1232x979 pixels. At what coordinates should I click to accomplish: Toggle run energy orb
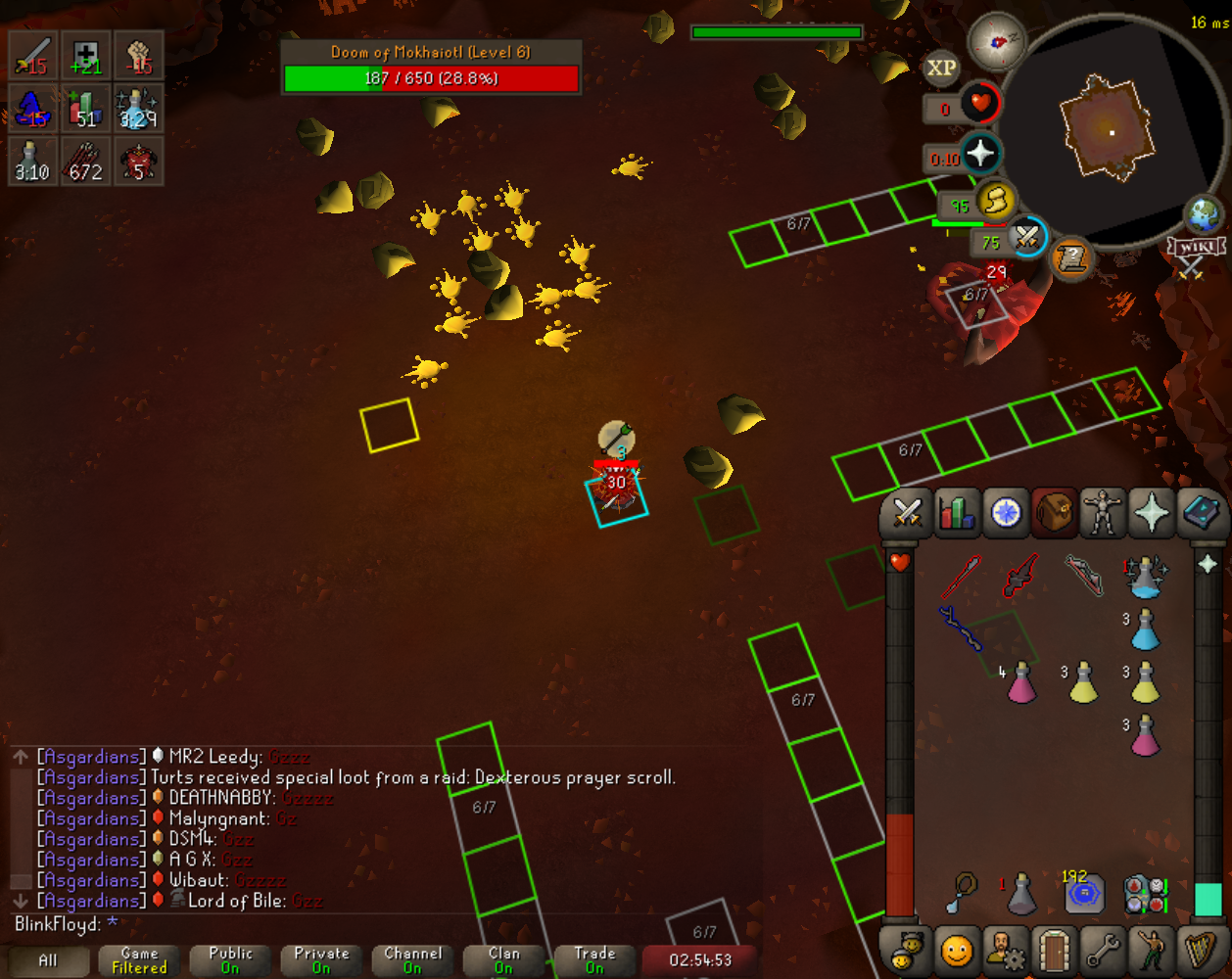coord(995,202)
